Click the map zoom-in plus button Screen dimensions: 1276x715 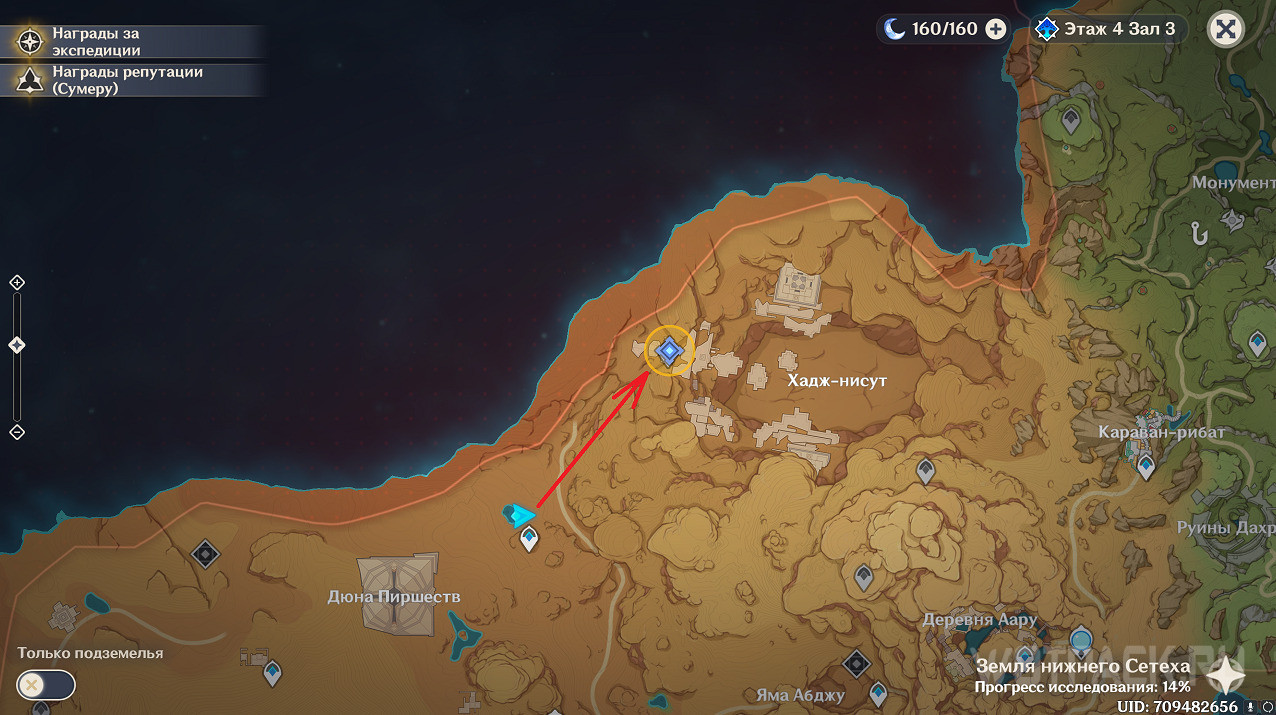coord(16,283)
